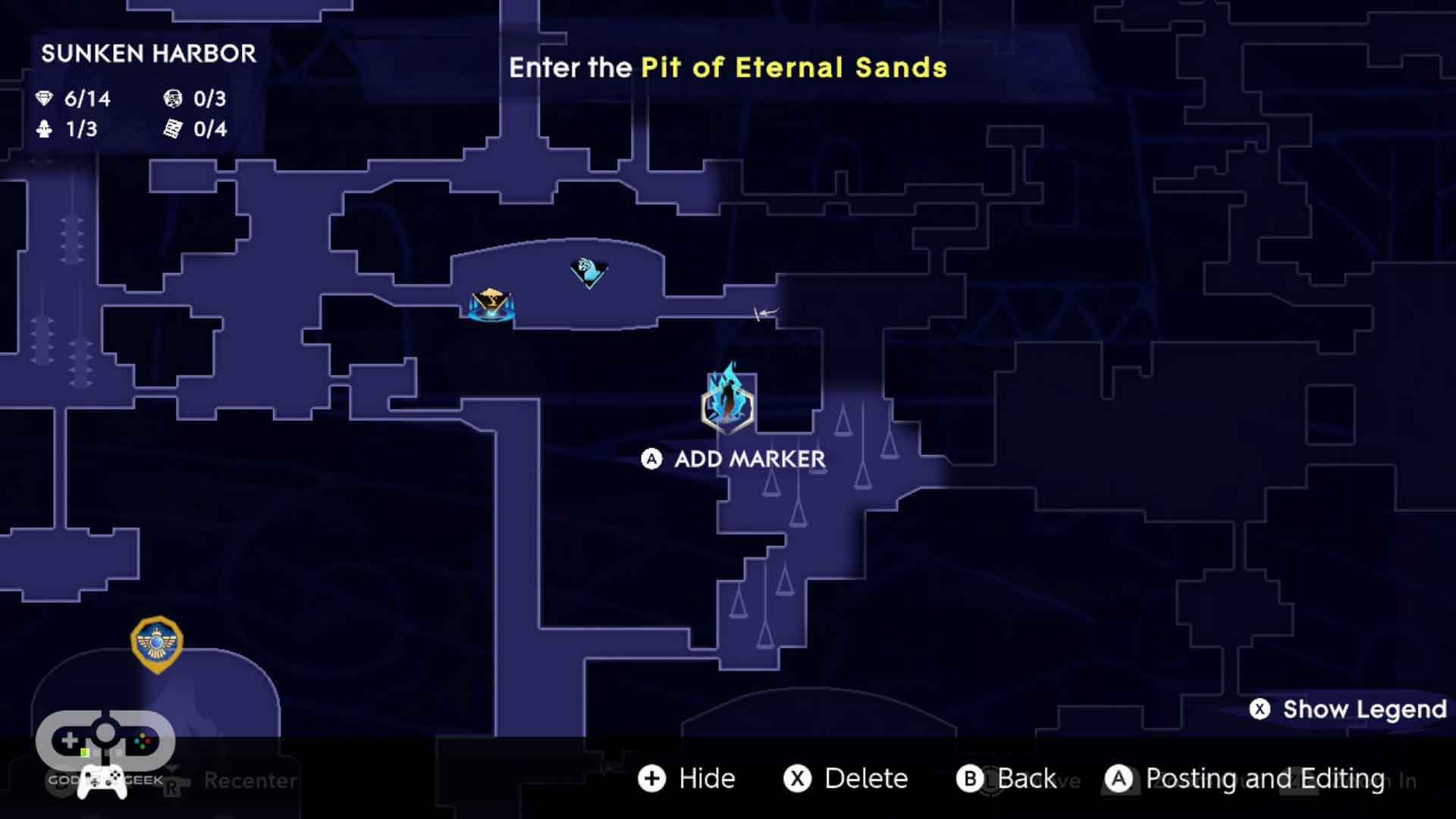Choose Posting and Editing option
The image size is (1456, 819).
[1245, 778]
